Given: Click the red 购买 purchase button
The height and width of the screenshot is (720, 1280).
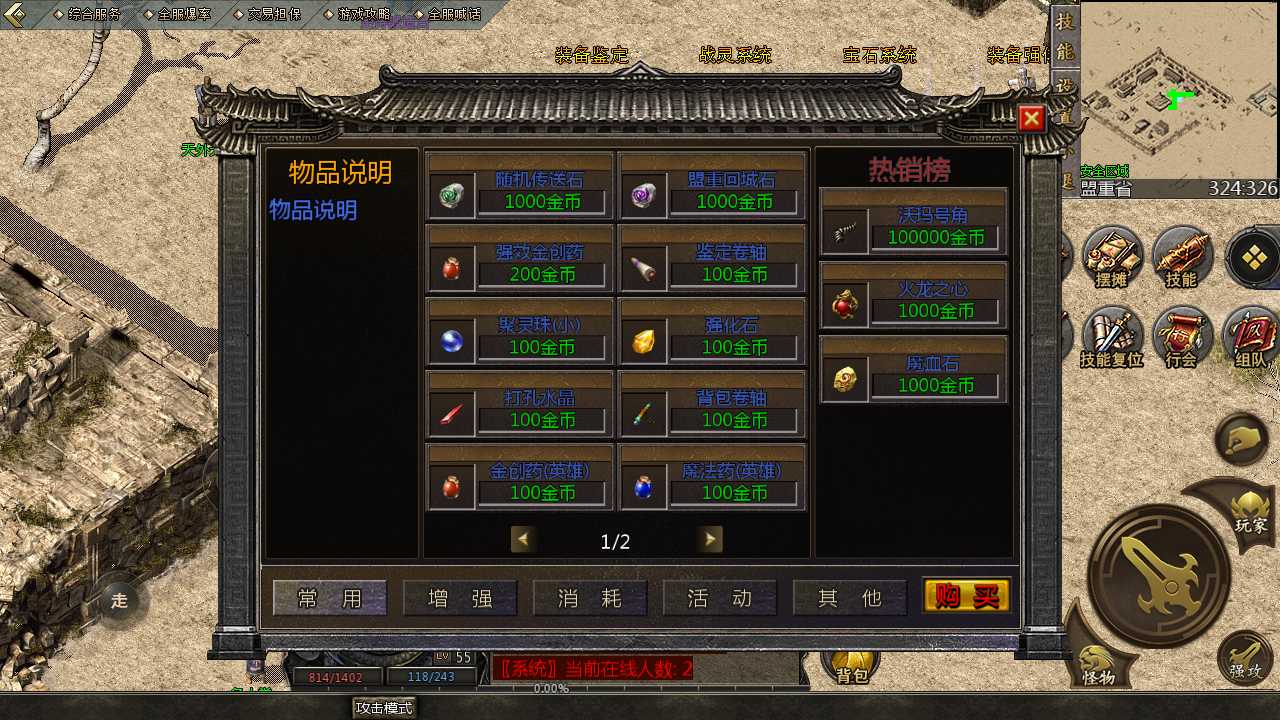Looking at the screenshot, I should click(x=966, y=597).
